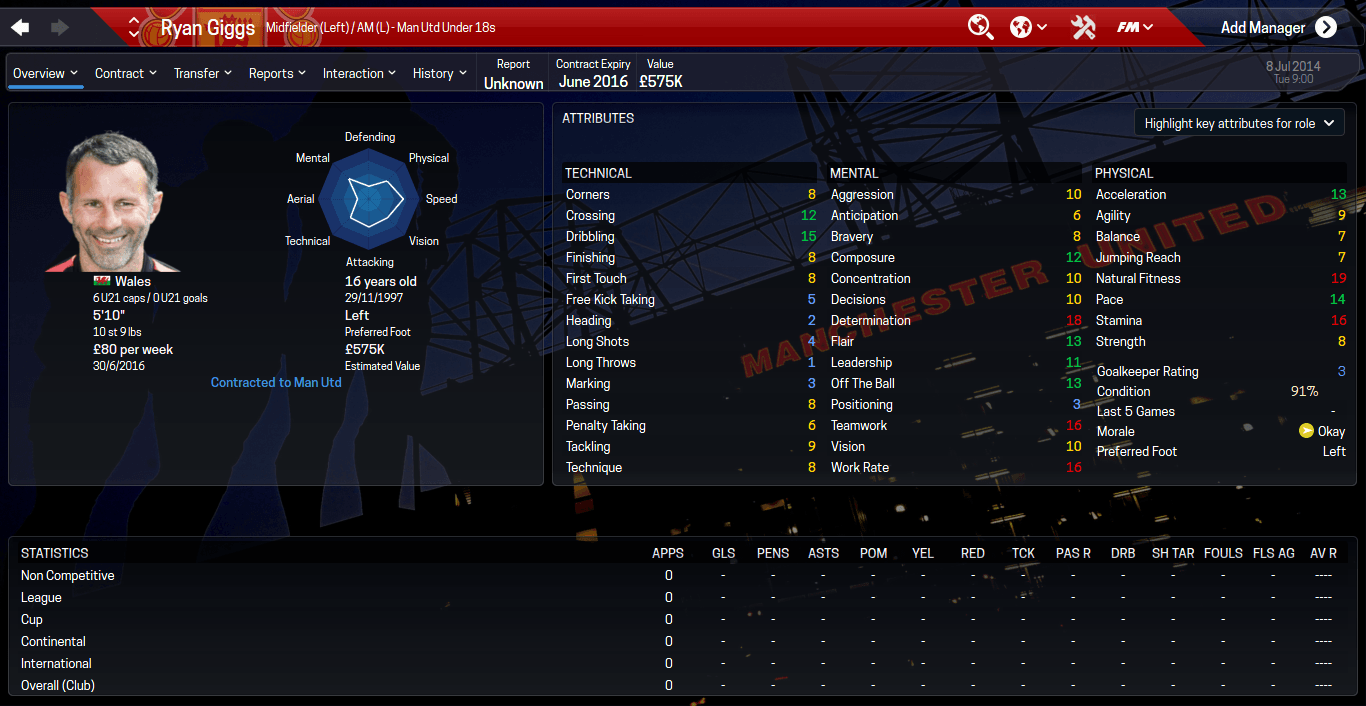Click the date and time display
The height and width of the screenshot is (706, 1366).
click(x=1293, y=72)
